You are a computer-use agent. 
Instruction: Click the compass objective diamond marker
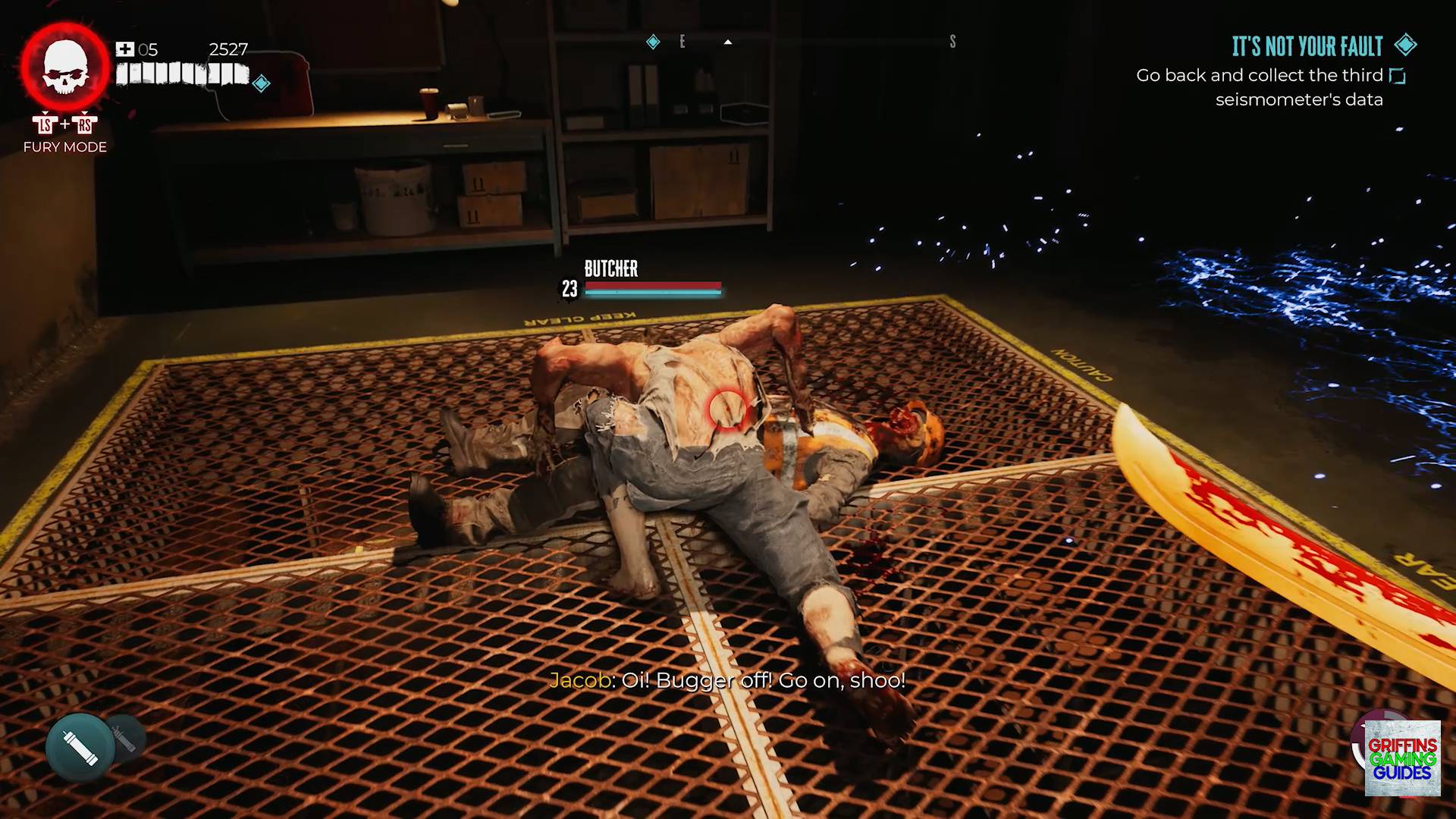pyautogui.click(x=653, y=42)
